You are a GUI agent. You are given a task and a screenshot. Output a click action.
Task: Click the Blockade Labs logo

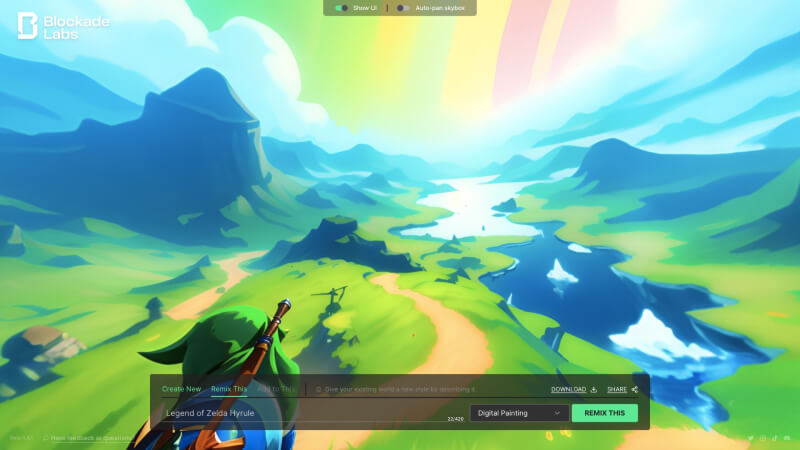[64, 26]
